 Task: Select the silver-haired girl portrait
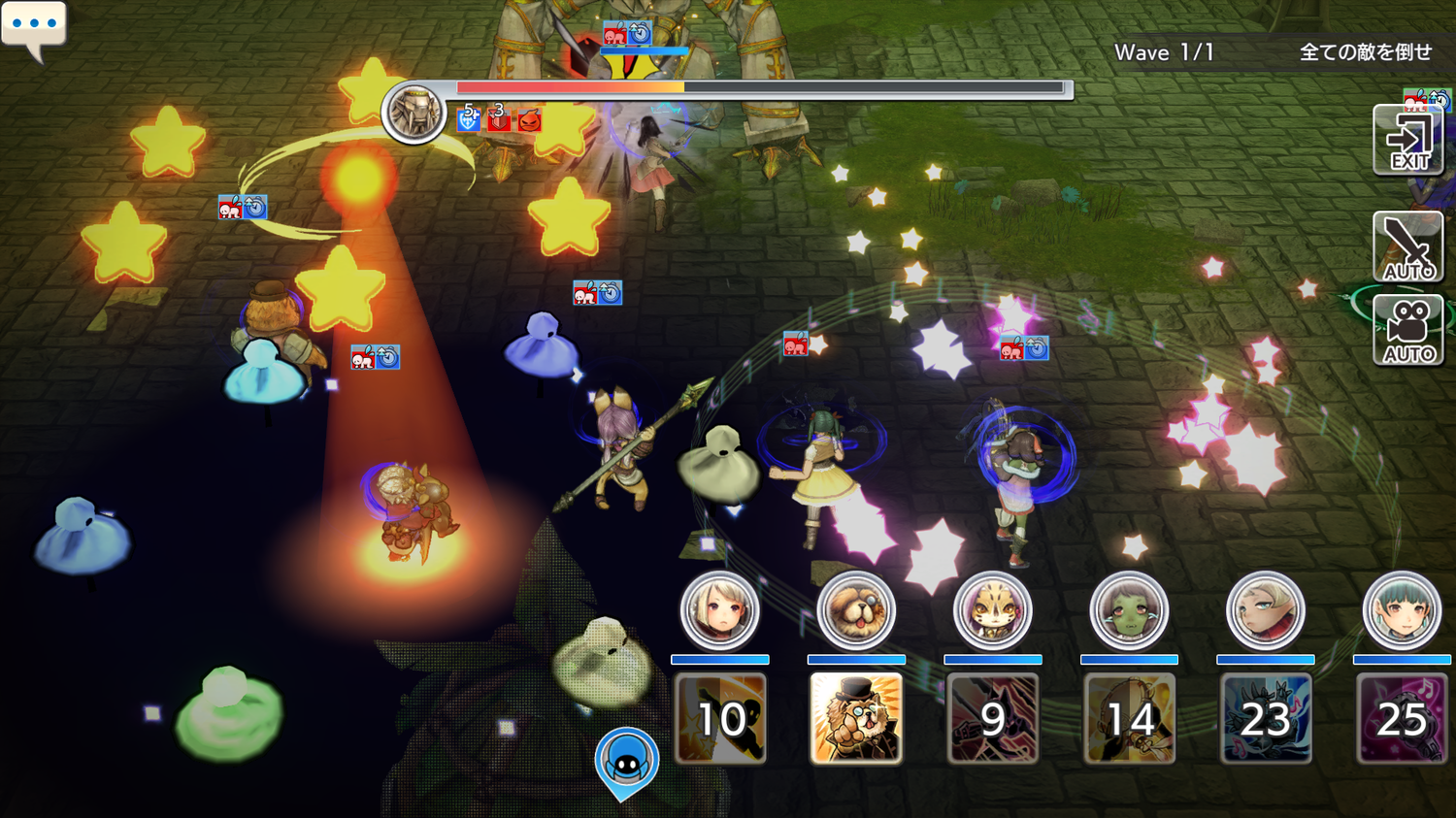click(719, 610)
